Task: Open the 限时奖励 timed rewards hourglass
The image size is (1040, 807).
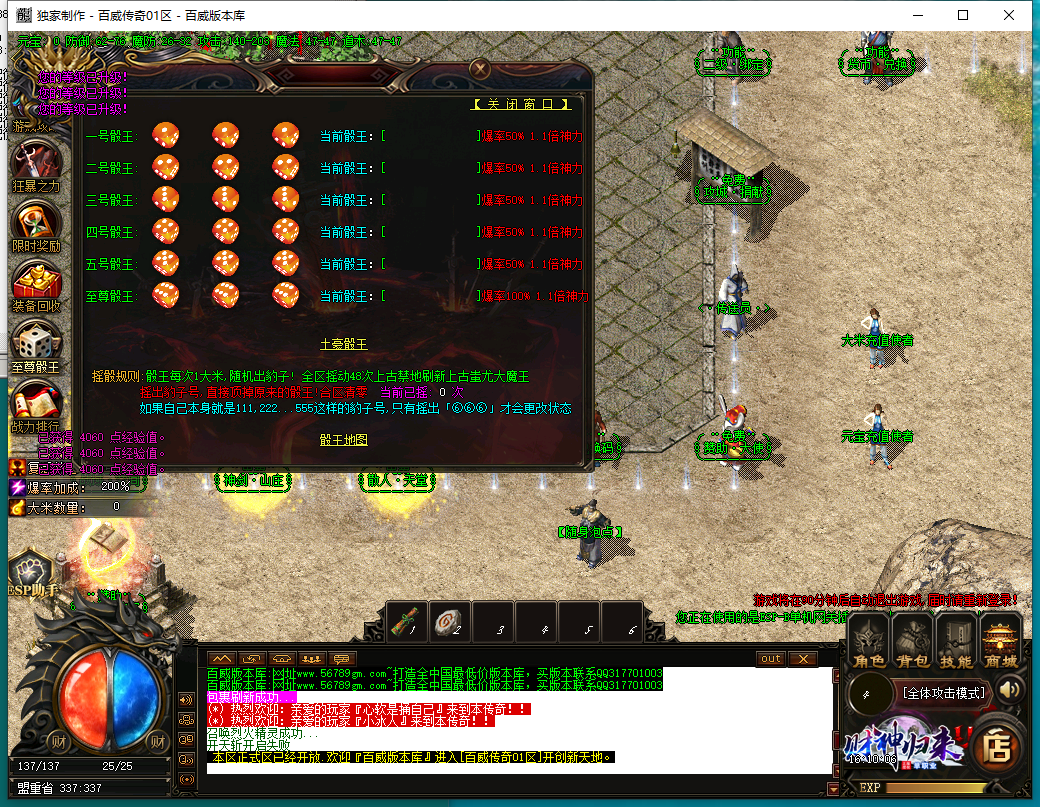Action: pyautogui.click(x=36, y=224)
